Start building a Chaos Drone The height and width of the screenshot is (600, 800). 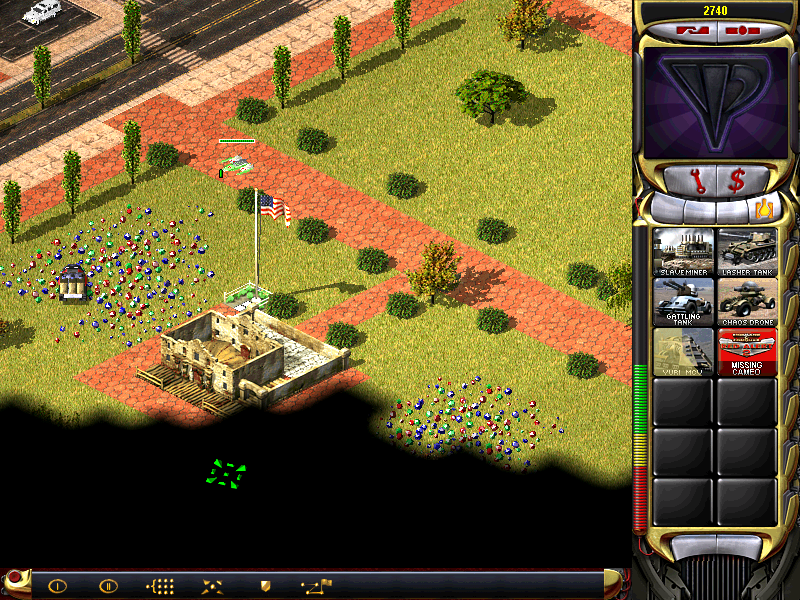[746, 301]
